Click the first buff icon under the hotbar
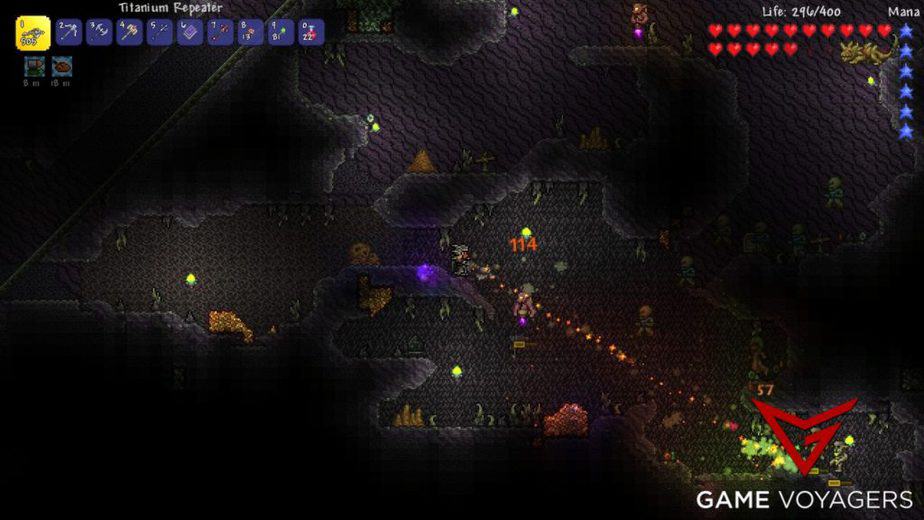The width and height of the screenshot is (924, 520). (x=33, y=66)
